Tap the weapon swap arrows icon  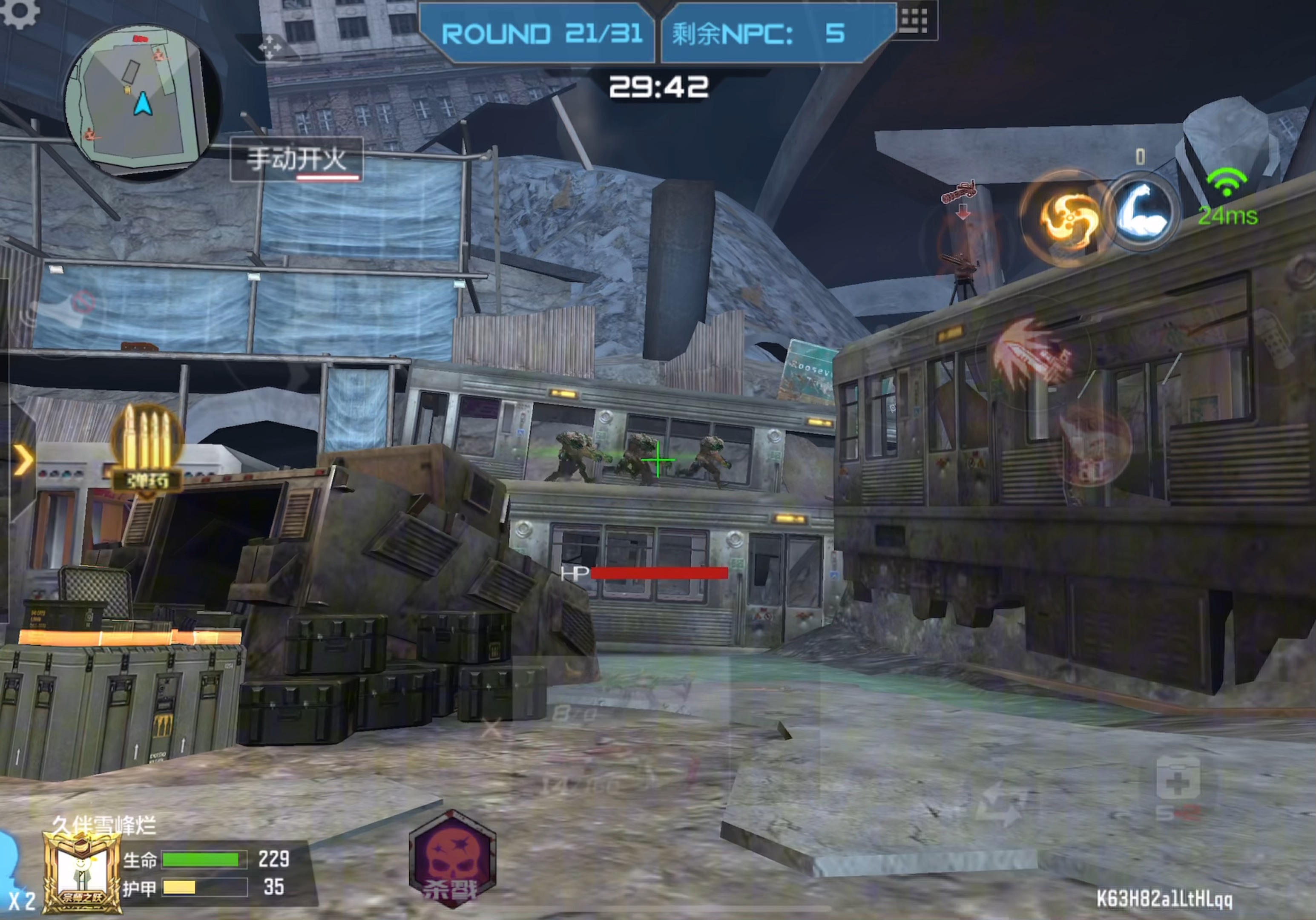(1002, 804)
